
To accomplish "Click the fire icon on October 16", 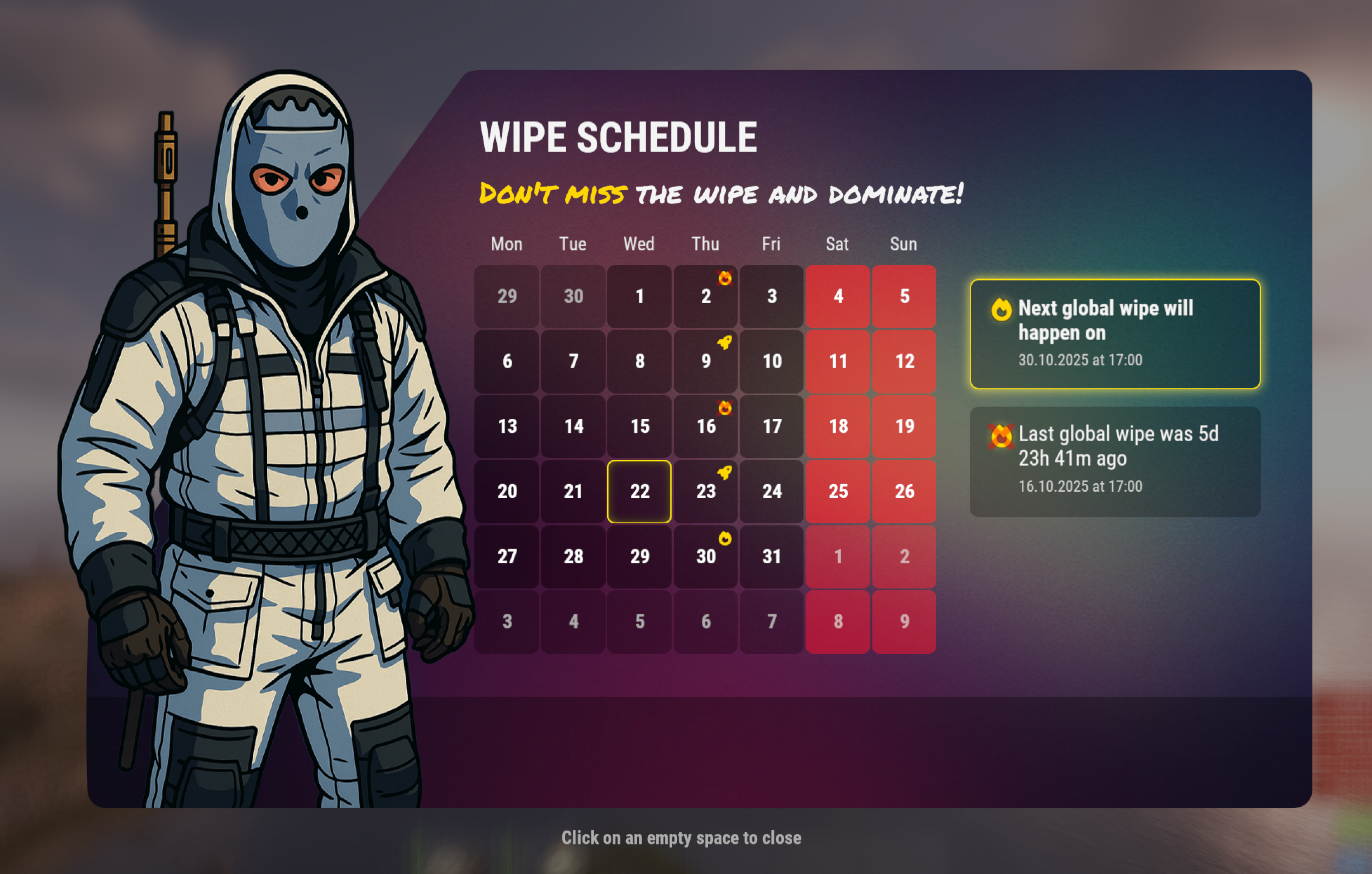I will tap(725, 409).
